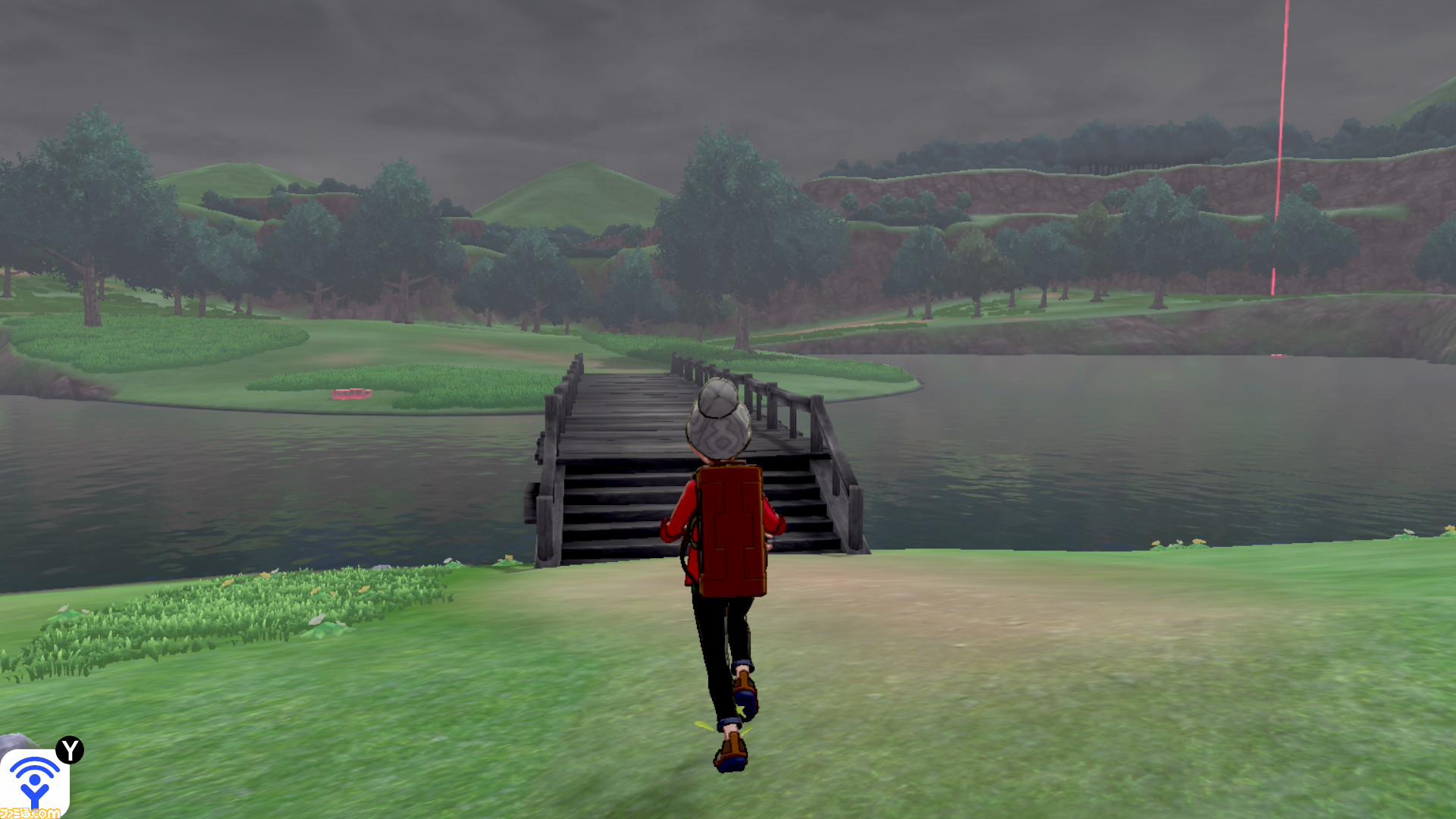Click the glowing red Pokémon Den beam
Screen dimensions: 1456x819
1285,152
